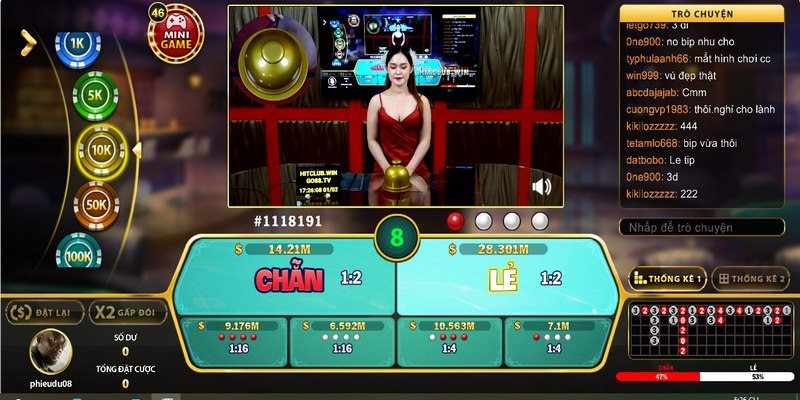800x400 pixels.
Task: Click the ĐẶT LẠI rebet button
Action: coord(42,313)
